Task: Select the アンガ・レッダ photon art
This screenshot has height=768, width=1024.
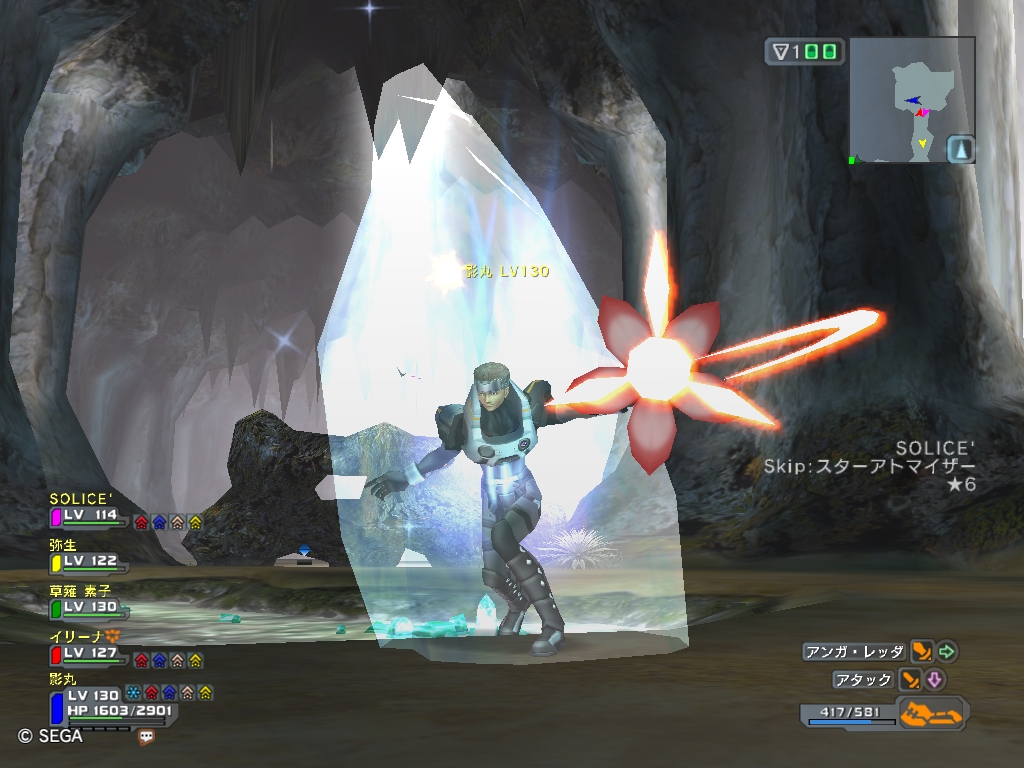Action: point(853,652)
